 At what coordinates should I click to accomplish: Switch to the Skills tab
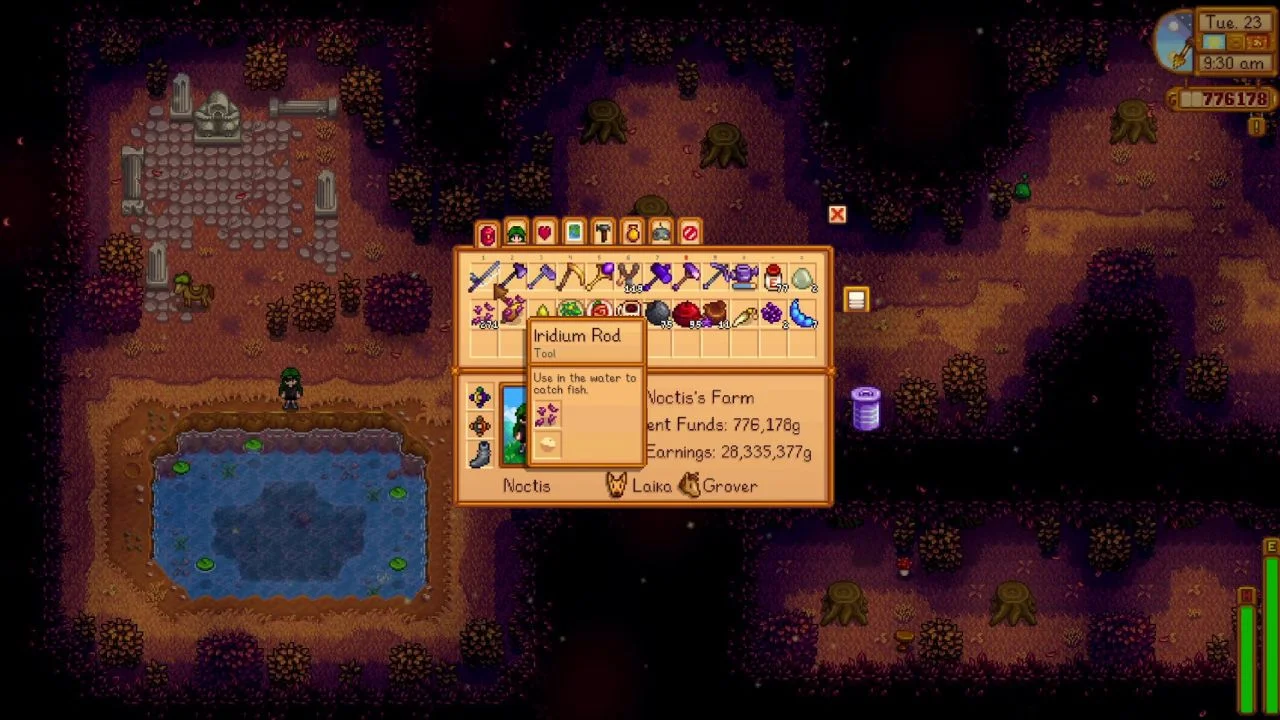point(516,233)
